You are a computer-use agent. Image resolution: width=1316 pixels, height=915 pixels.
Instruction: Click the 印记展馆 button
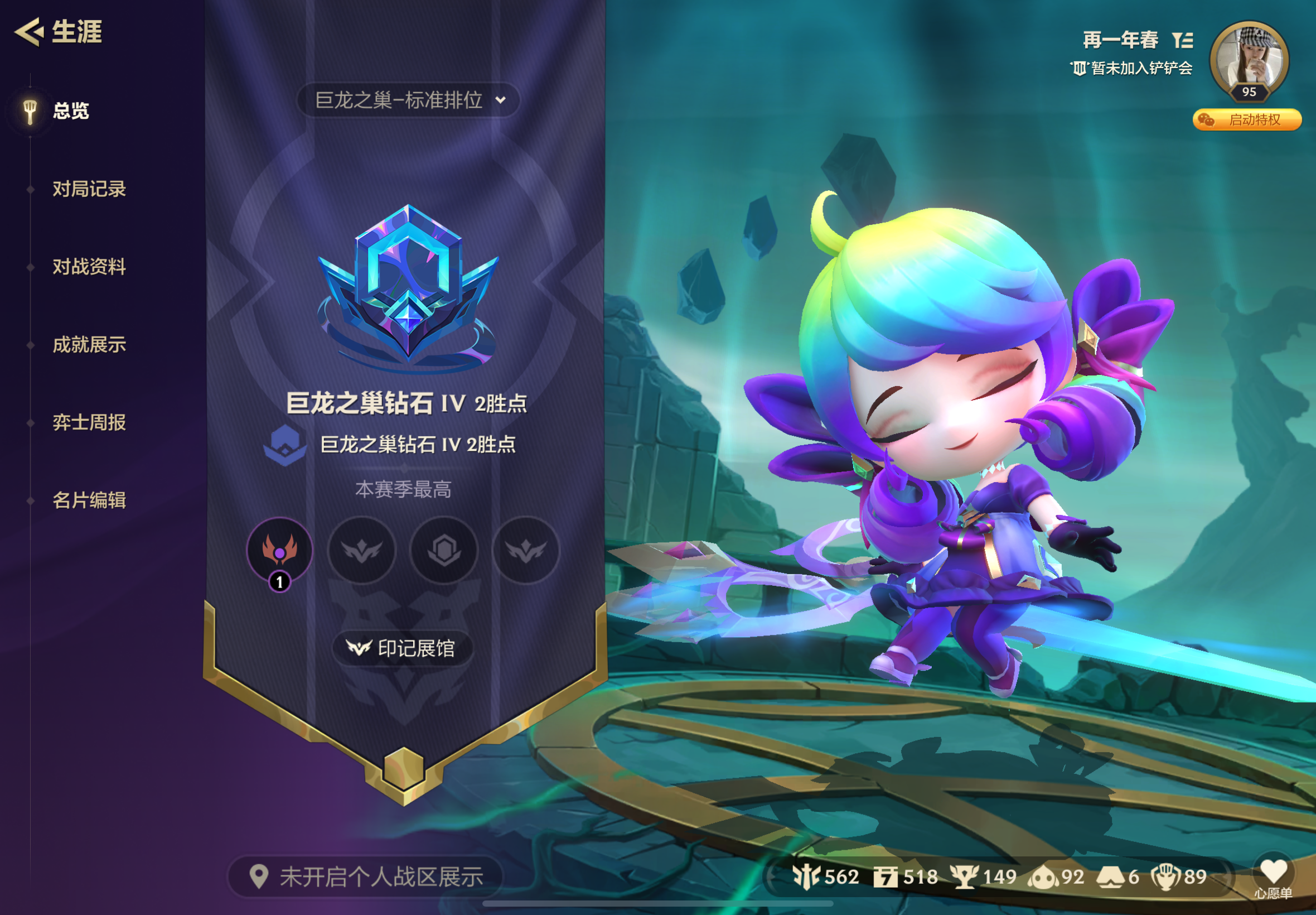click(x=403, y=648)
